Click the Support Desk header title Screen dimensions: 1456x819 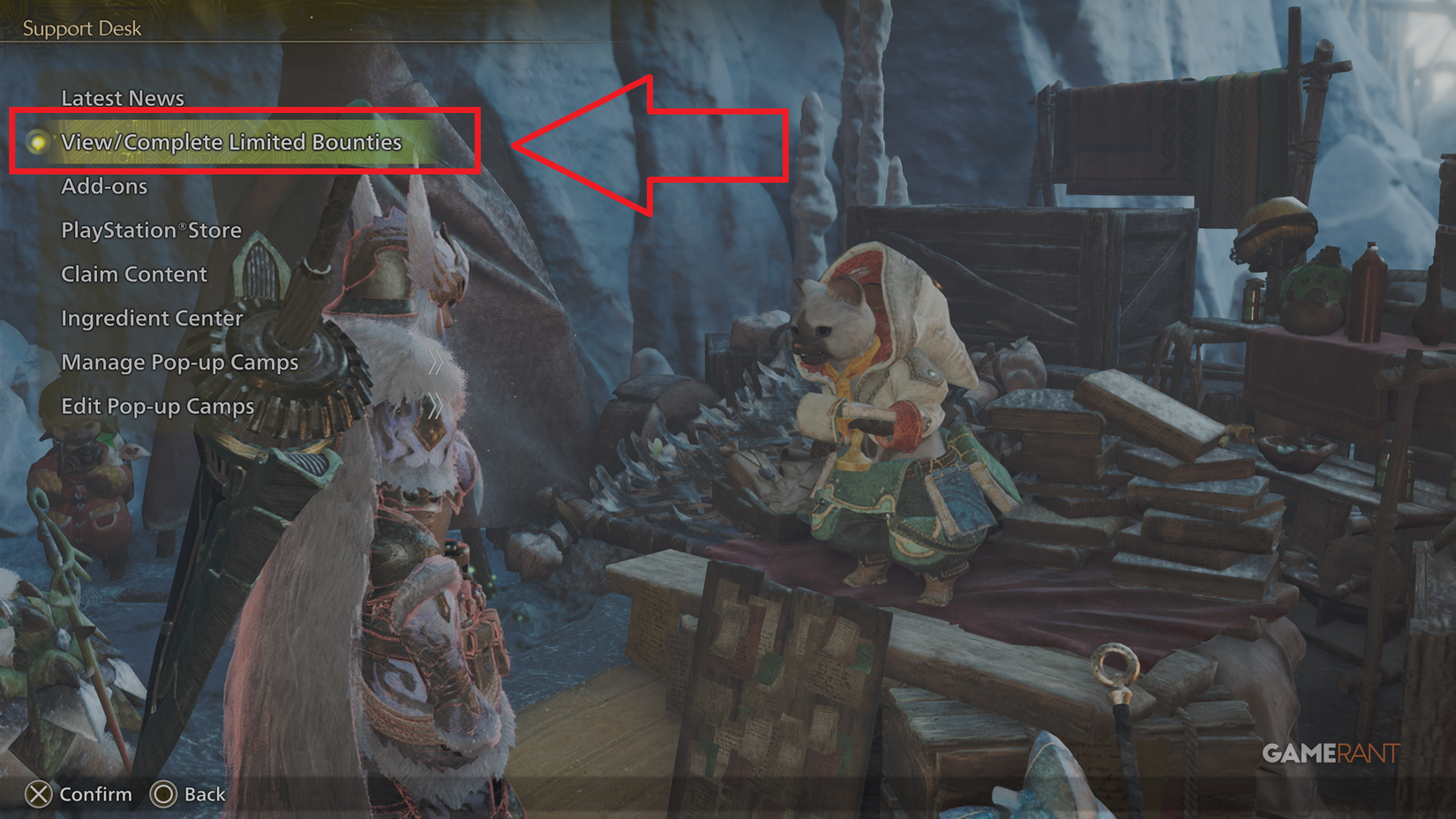pos(82,27)
